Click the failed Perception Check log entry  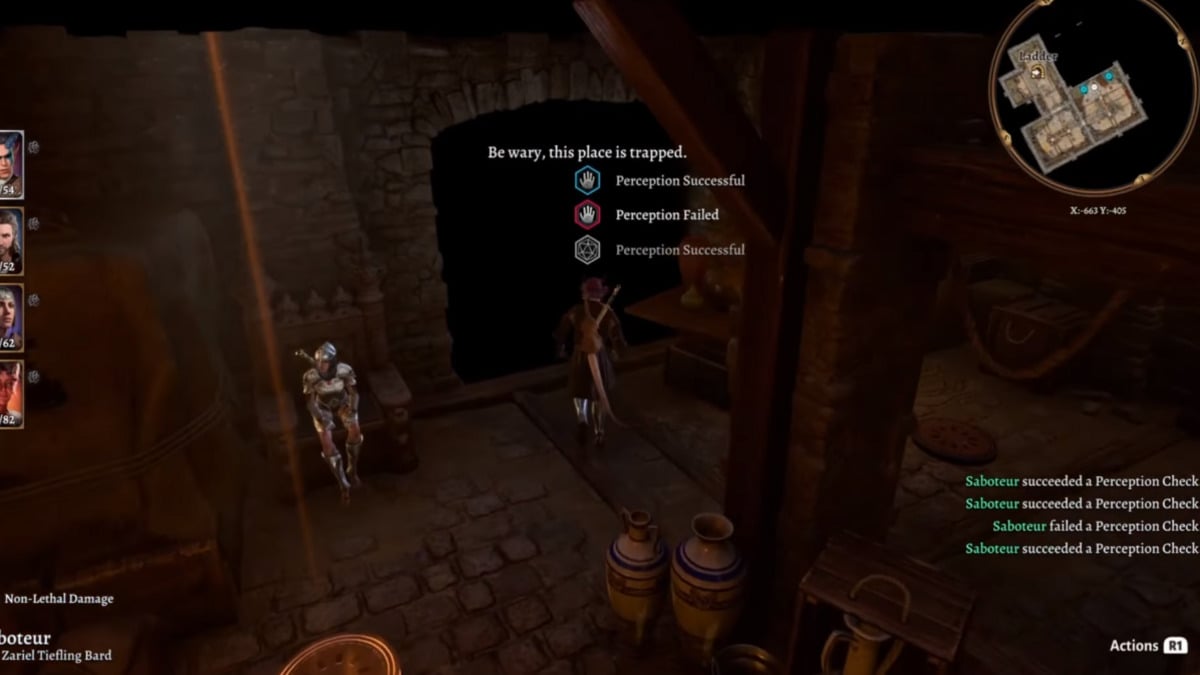[x=1094, y=526]
